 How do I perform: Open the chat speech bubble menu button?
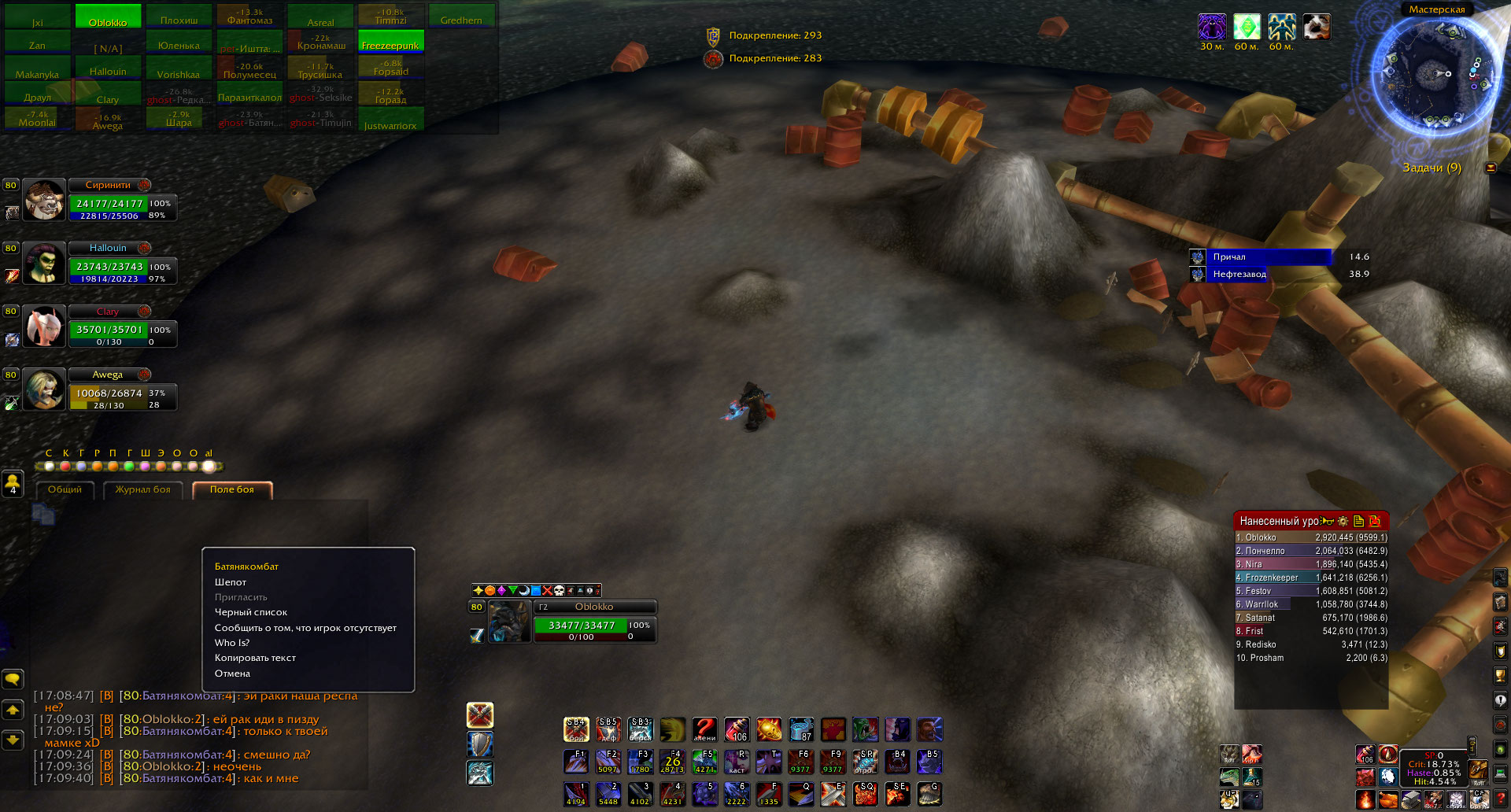tap(13, 678)
